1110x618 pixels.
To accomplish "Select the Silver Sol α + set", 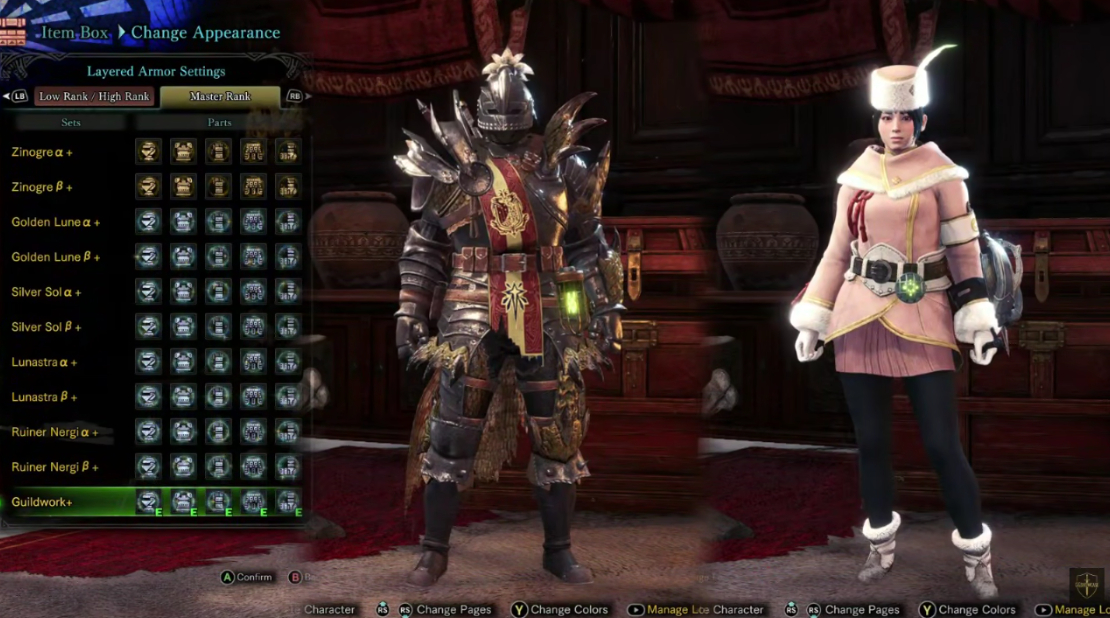I will coord(46,292).
